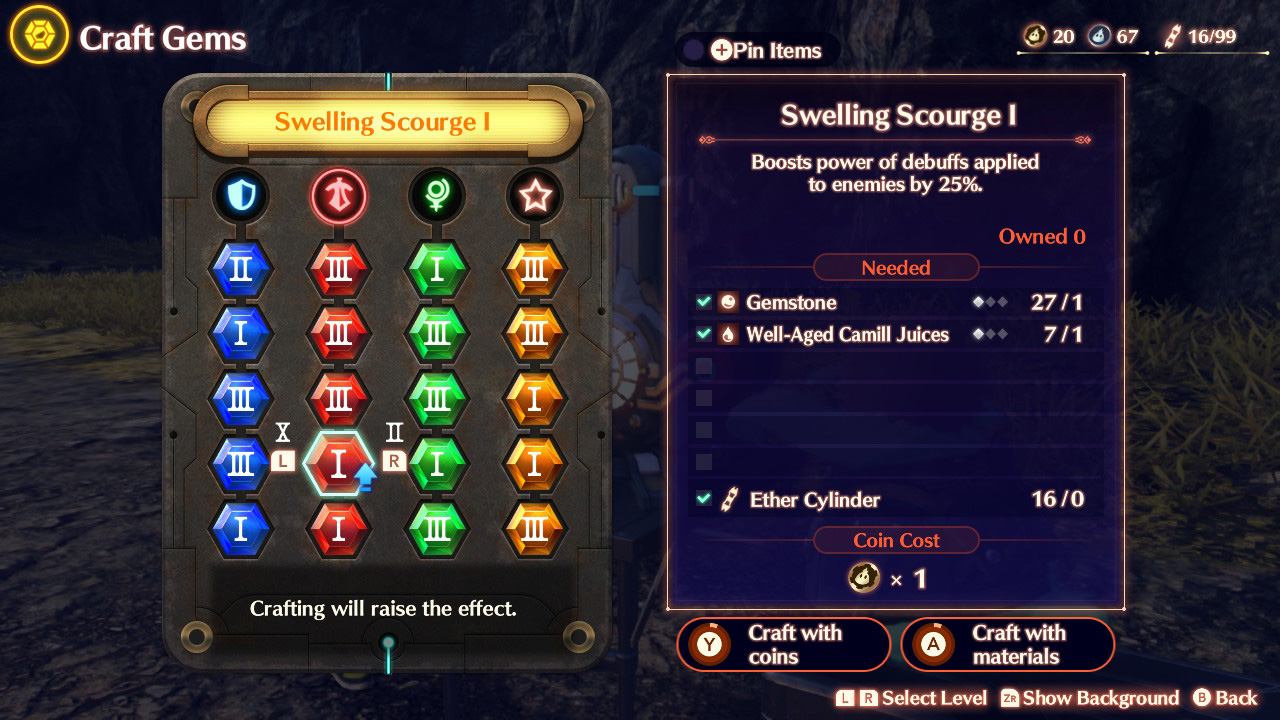Select the red attack gem category icon

[x=339, y=196]
